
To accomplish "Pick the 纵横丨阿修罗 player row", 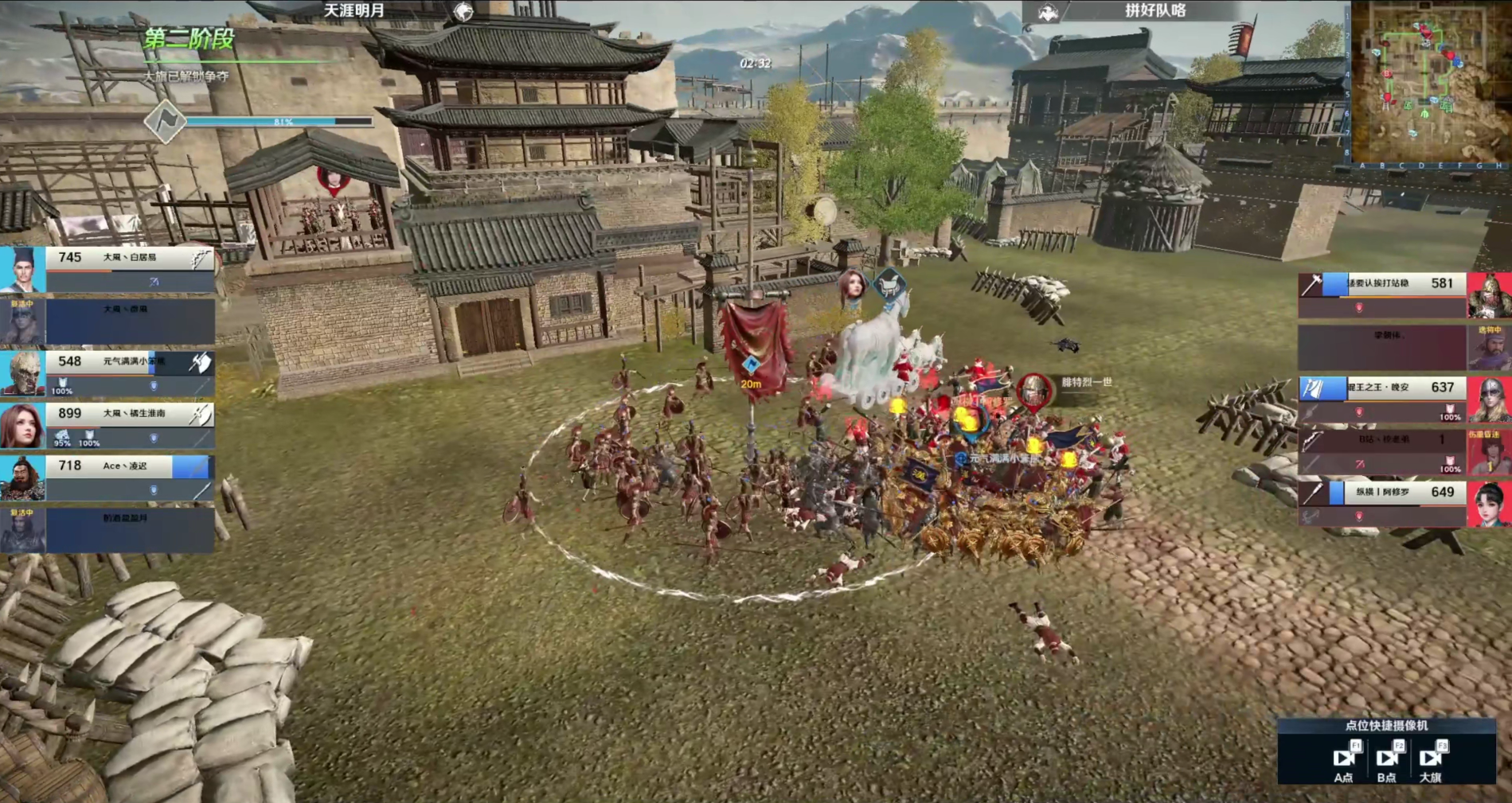I will [x=1382, y=502].
